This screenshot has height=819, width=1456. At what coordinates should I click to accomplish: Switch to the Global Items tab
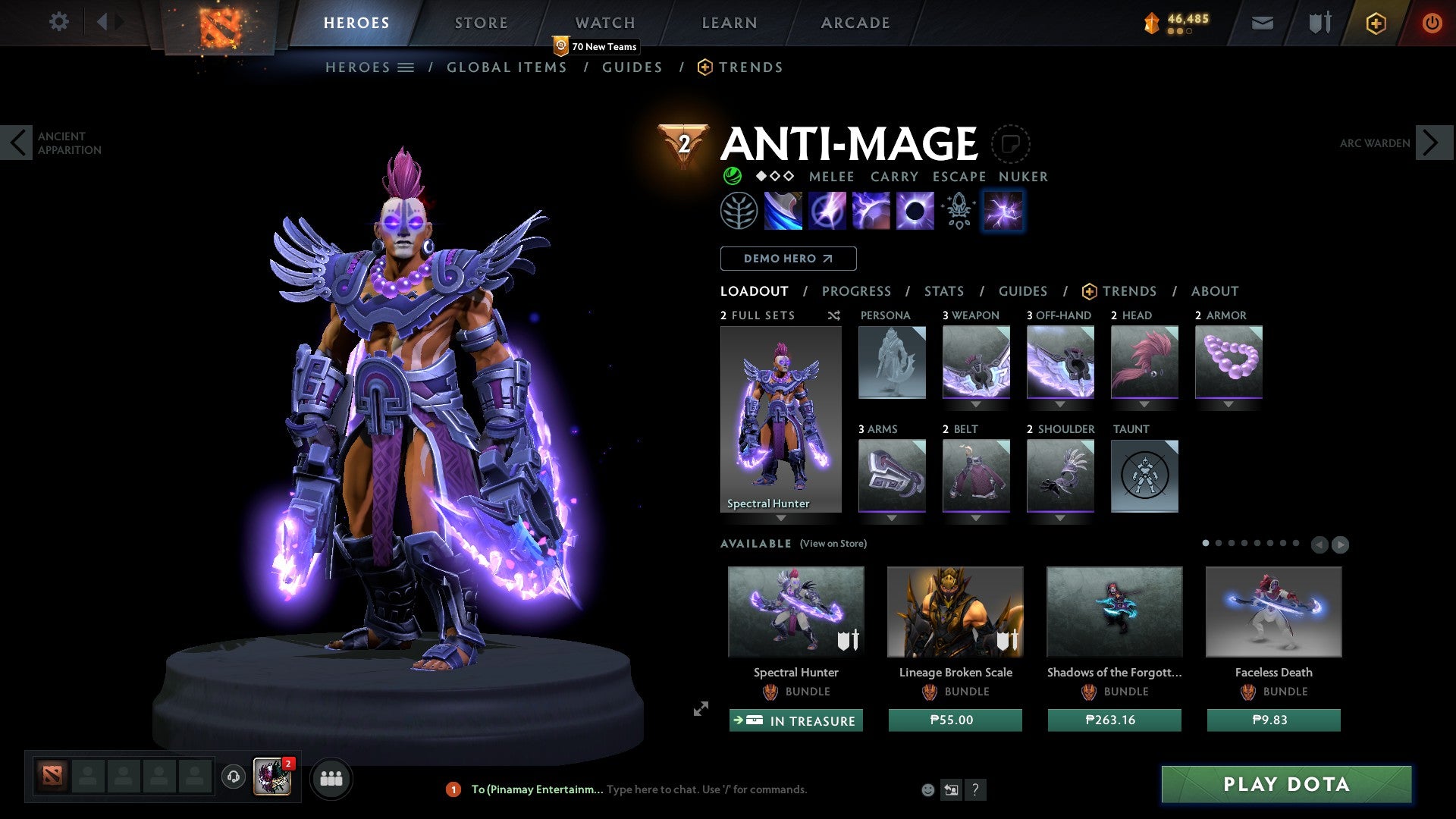click(506, 67)
